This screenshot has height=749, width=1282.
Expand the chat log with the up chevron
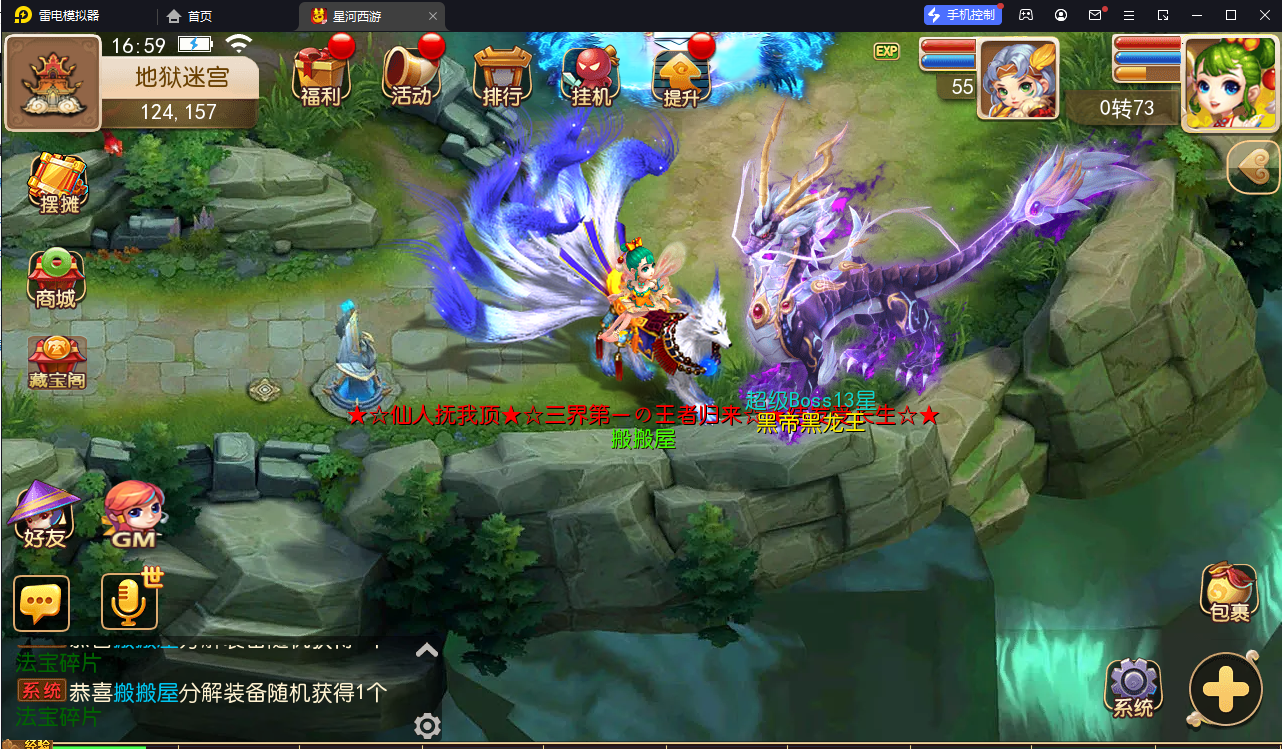click(427, 649)
